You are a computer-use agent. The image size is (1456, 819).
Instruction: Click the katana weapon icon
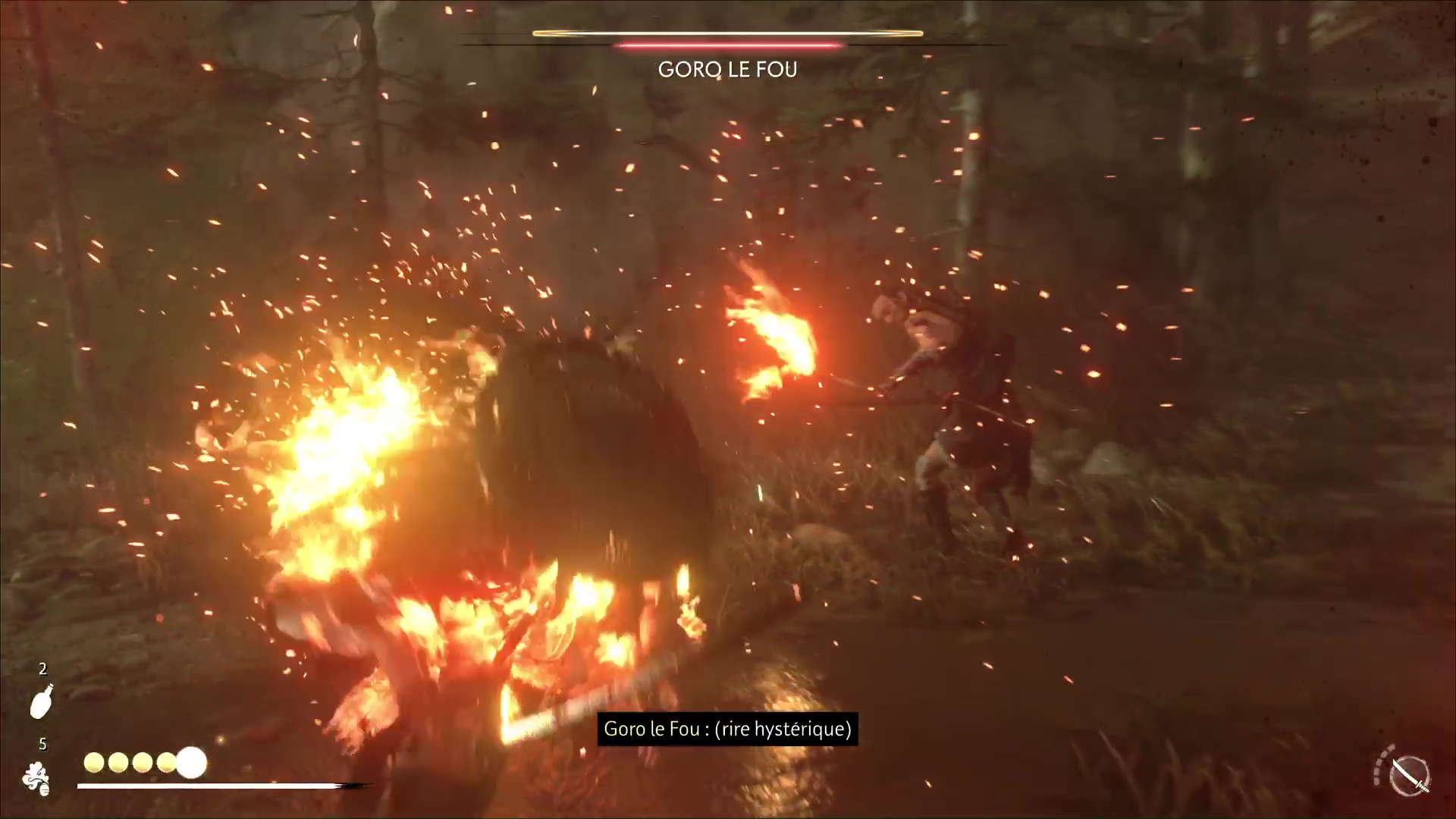[x=1410, y=776]
